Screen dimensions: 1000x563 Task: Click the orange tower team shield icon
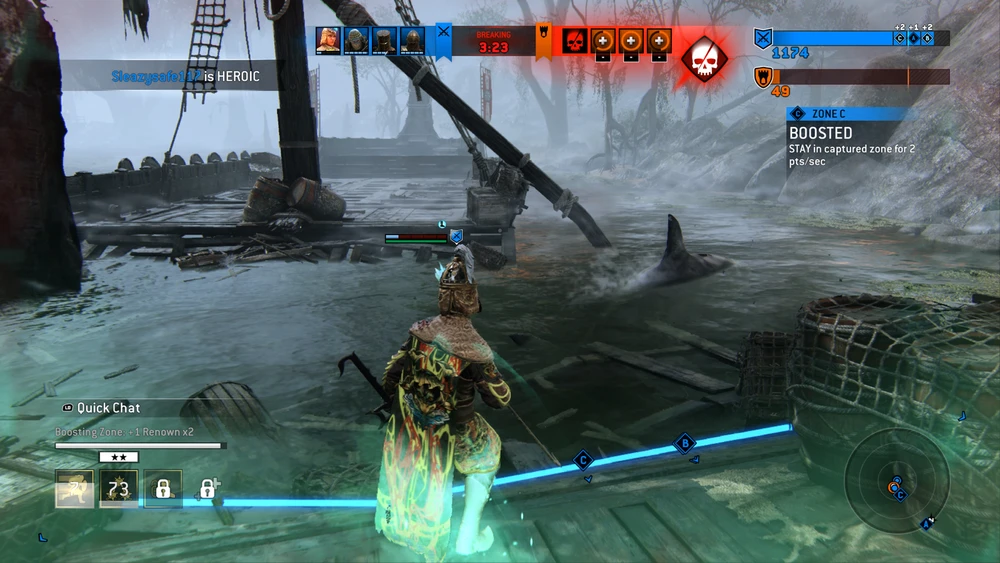coord(763,76)
